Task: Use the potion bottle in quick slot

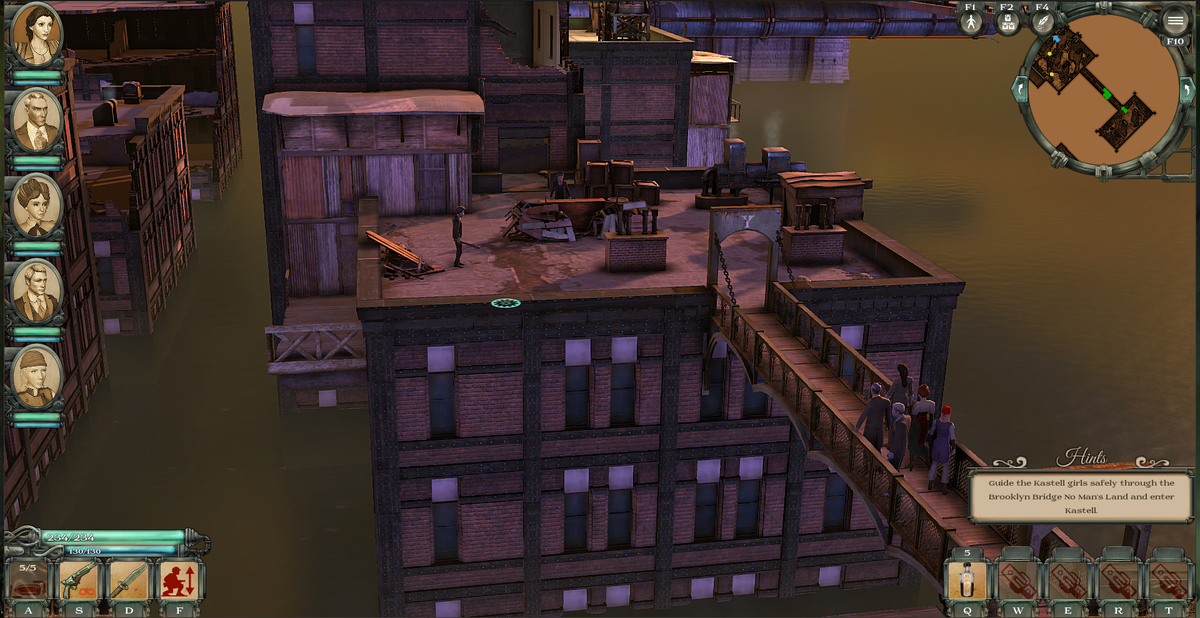Action: [x=967, y=581]
